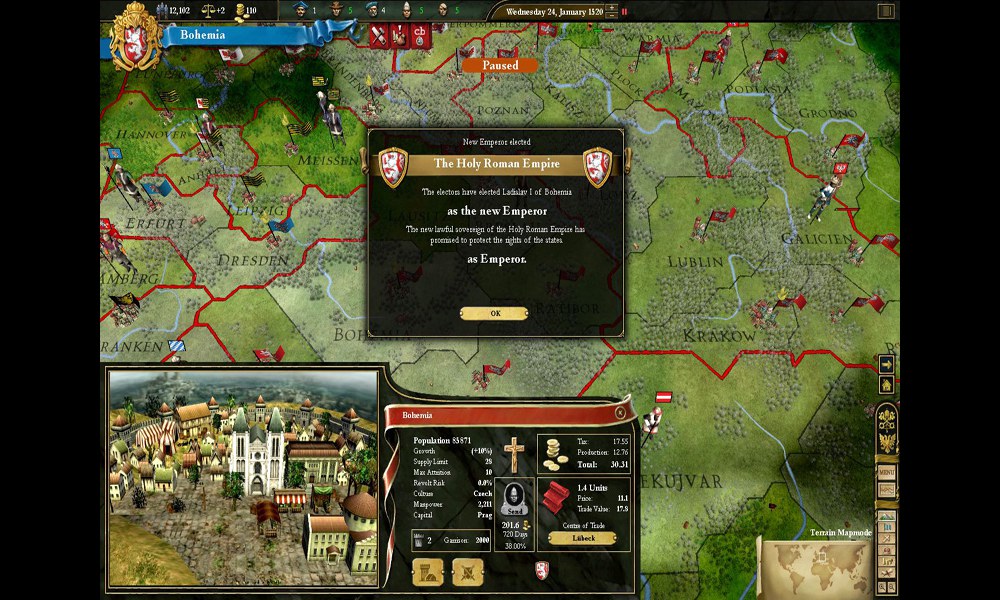Click the yellow arrow button on the sidebar
This screenshot has width=1000, height=600.
tap(886, 364)
